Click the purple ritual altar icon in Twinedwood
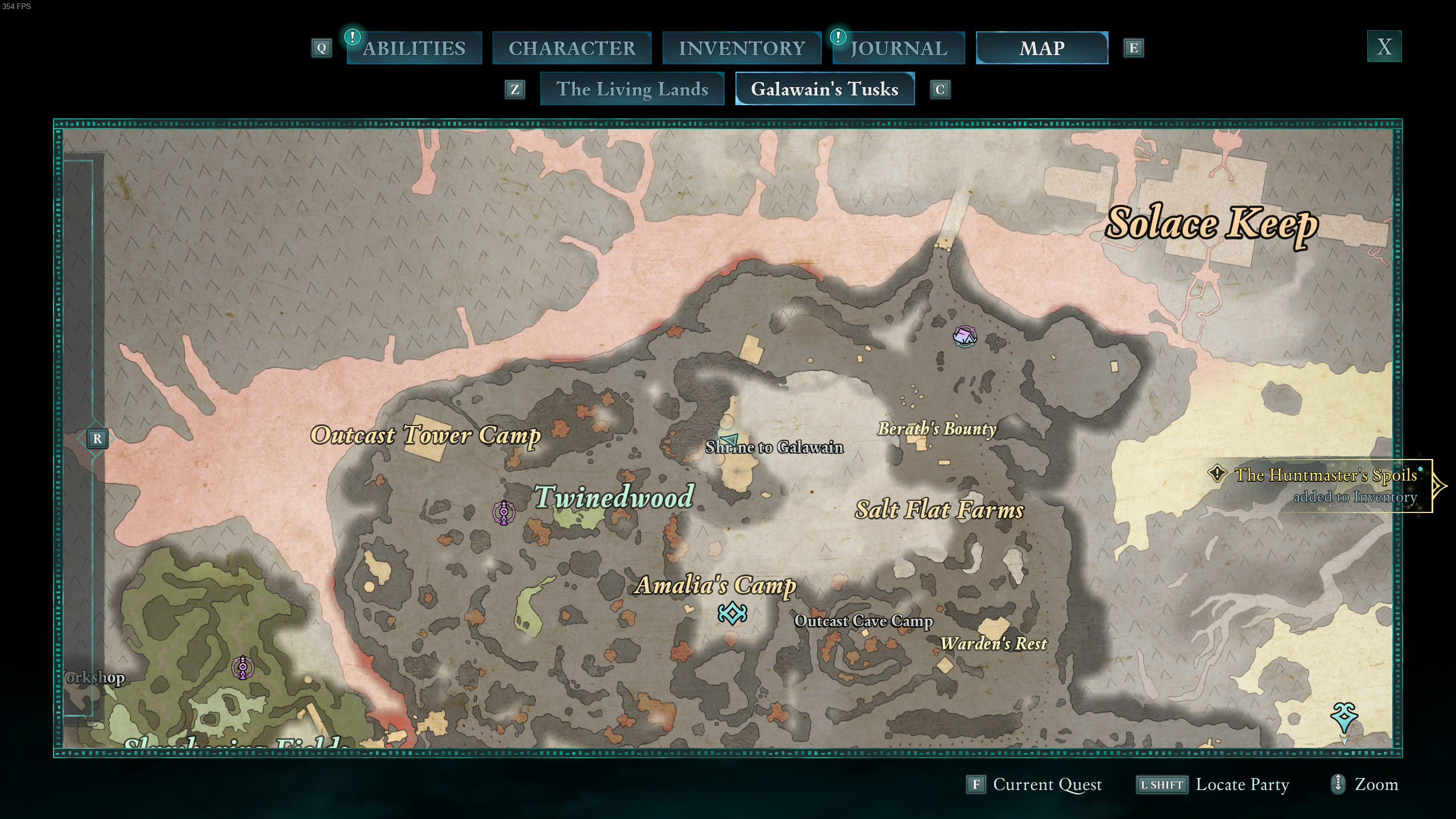Screen dimensions: 1456x819 point(505,513)
